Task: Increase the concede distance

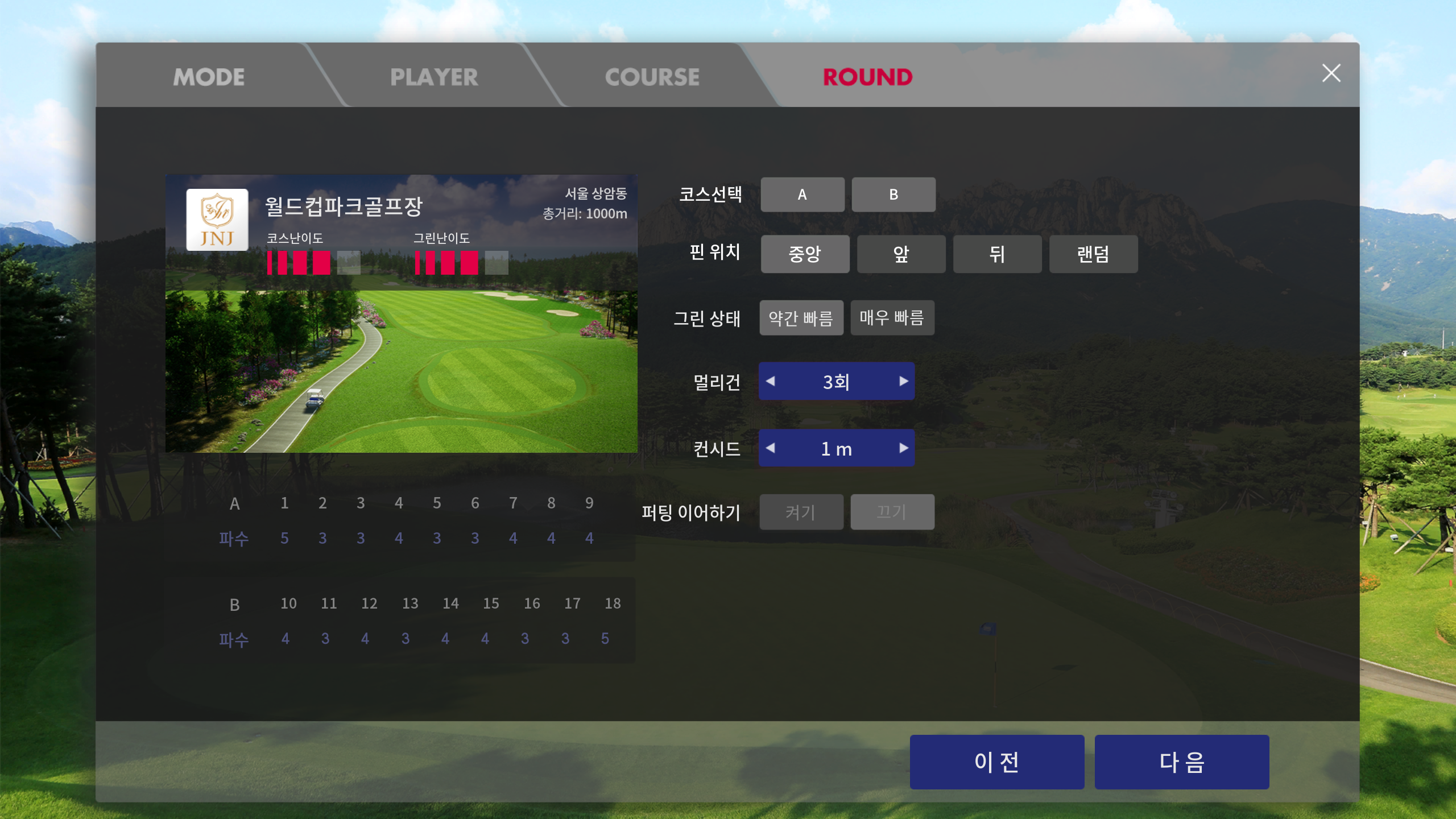Action: click(x=903, y=448)
